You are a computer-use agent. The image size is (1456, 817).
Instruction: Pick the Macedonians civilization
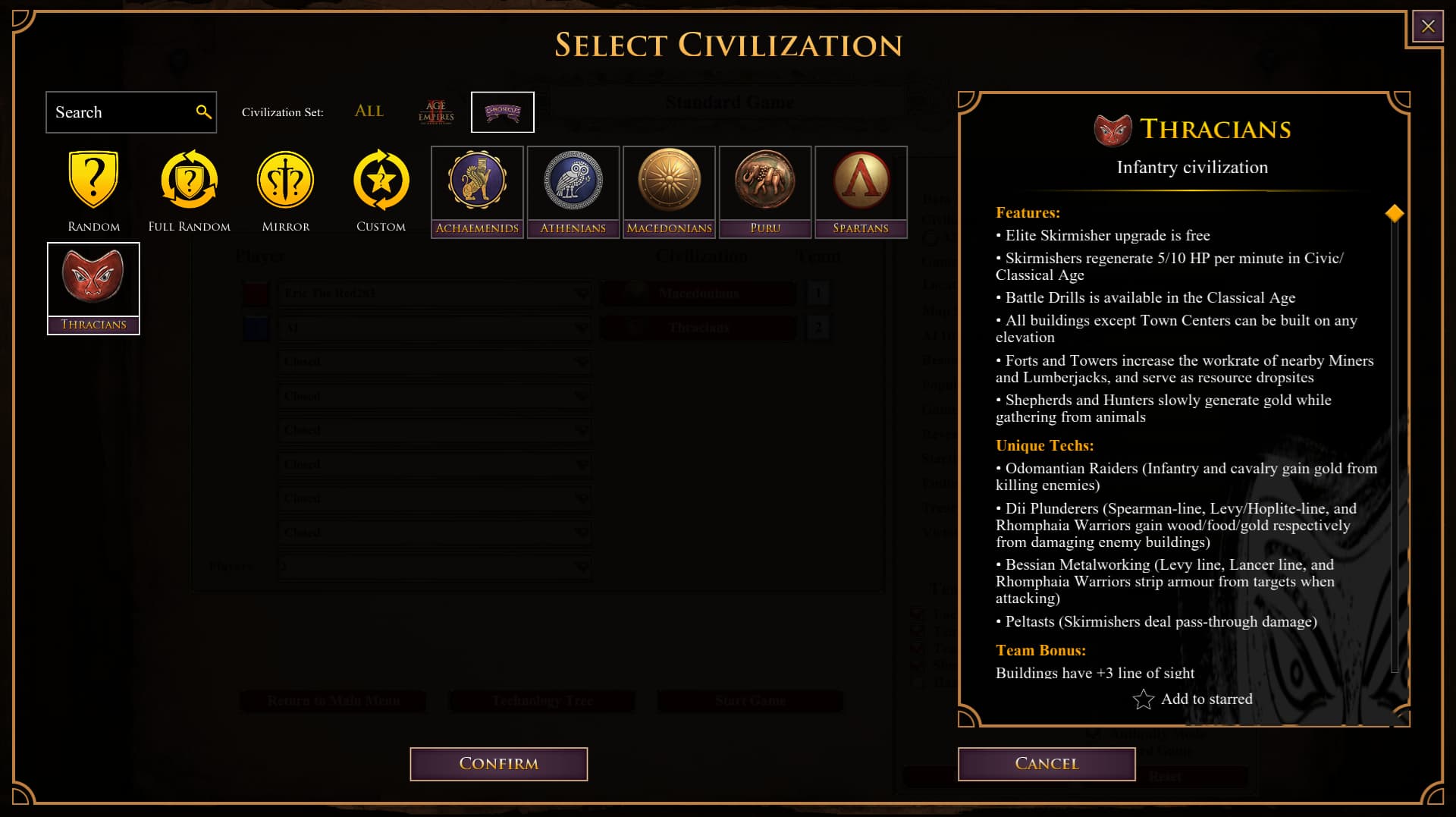point(669,191)
